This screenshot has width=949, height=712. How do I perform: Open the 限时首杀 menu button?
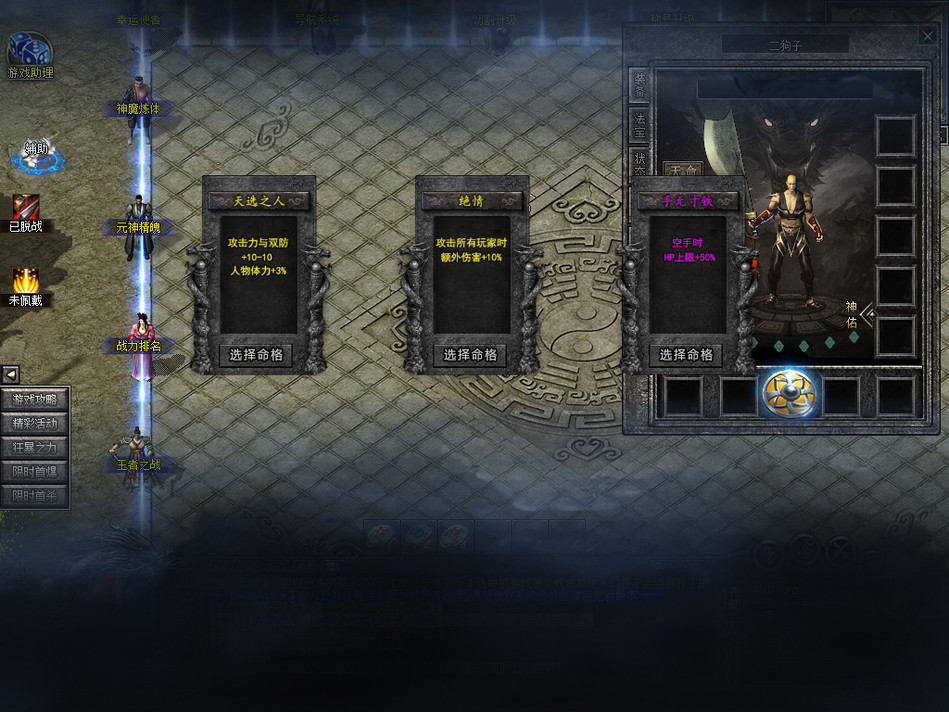coord(35,496)
